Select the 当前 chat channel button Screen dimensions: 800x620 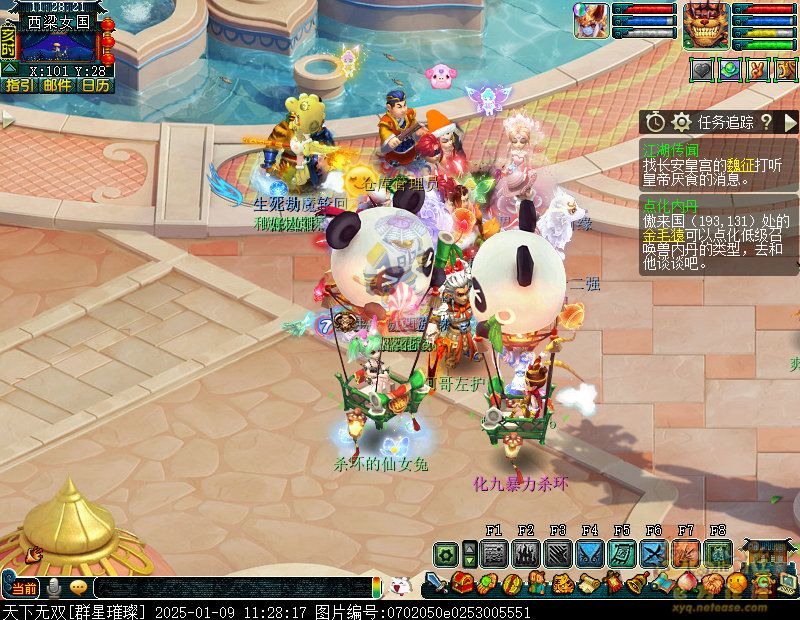[x=22, y=588]
